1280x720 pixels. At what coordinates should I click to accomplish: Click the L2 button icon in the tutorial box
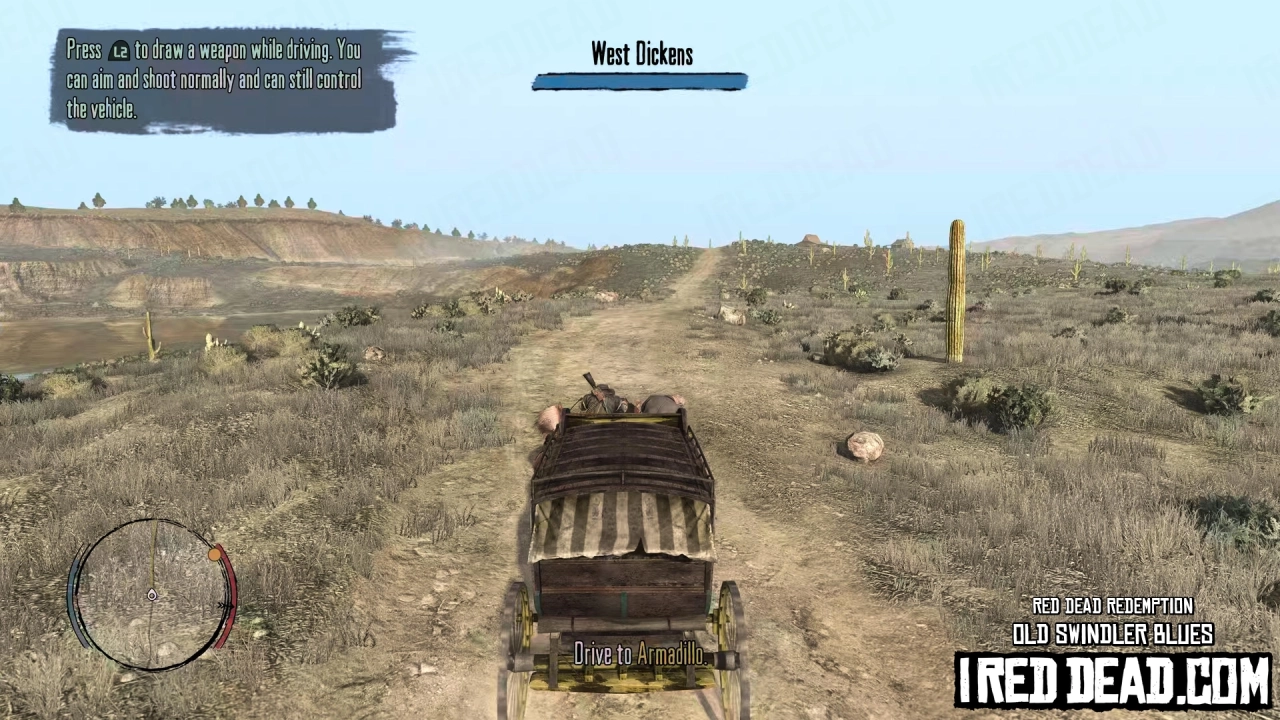(117, 50)
